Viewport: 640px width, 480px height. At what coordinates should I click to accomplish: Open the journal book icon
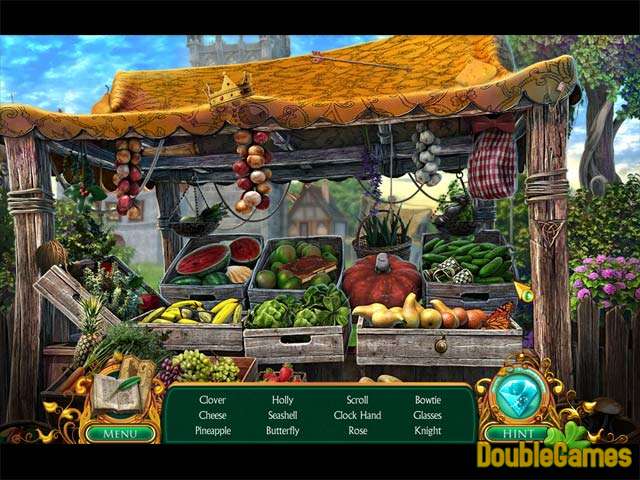click(118, 397)
